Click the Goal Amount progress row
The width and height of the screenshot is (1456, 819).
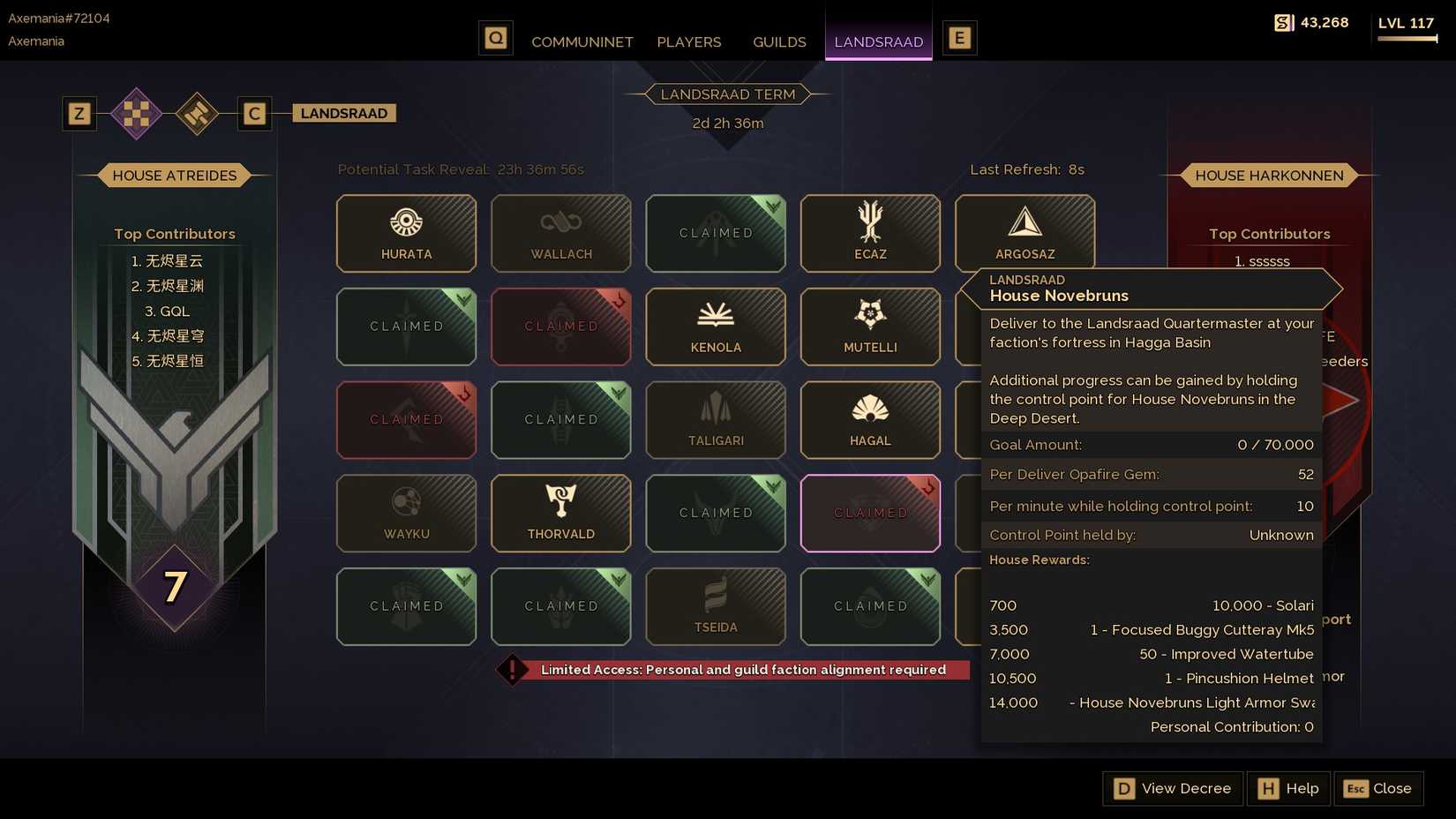pos(1150,445)
